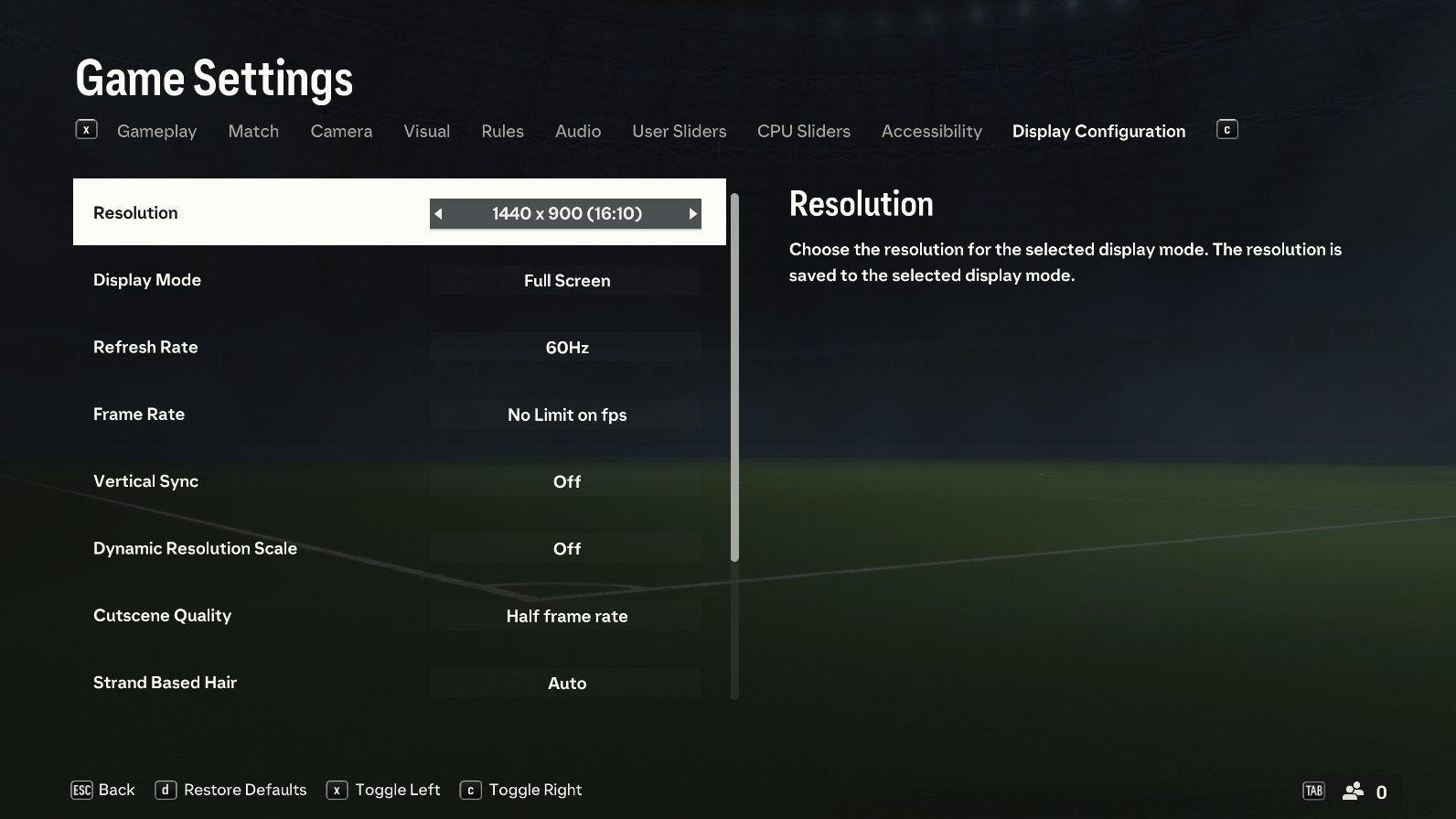Change Strand Based Hair from Auto

tap(565, 683)
